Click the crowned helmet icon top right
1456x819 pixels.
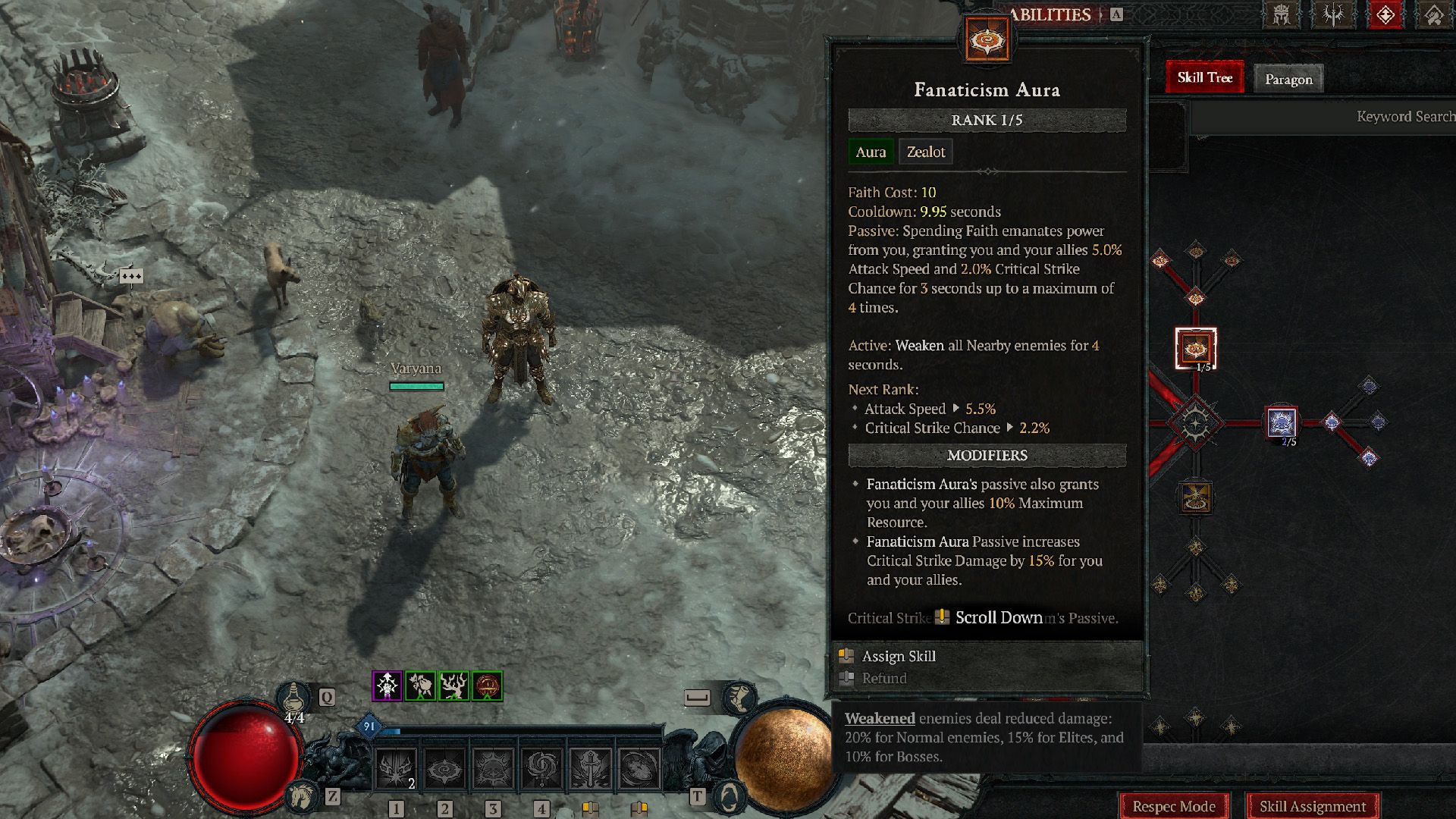tap(1282, 14)
